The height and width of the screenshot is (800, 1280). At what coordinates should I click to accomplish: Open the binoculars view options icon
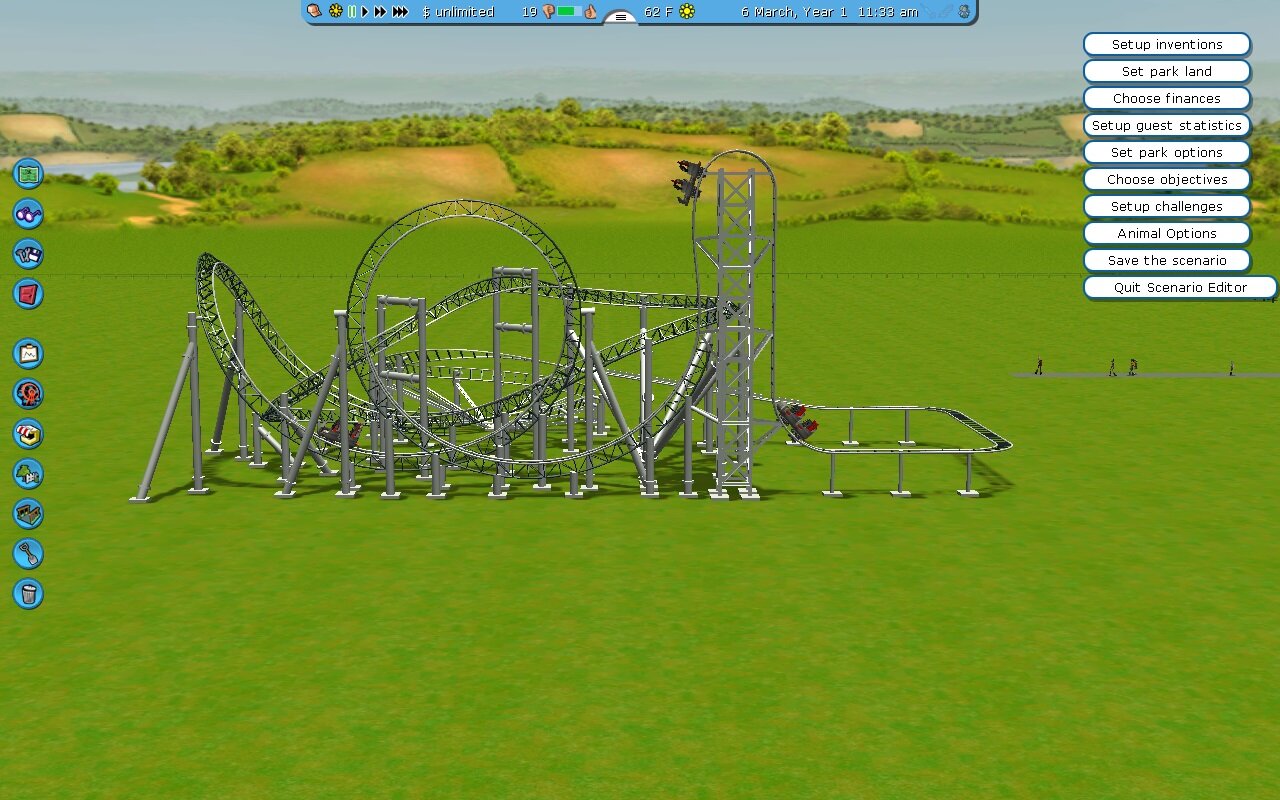coord(28,213)
